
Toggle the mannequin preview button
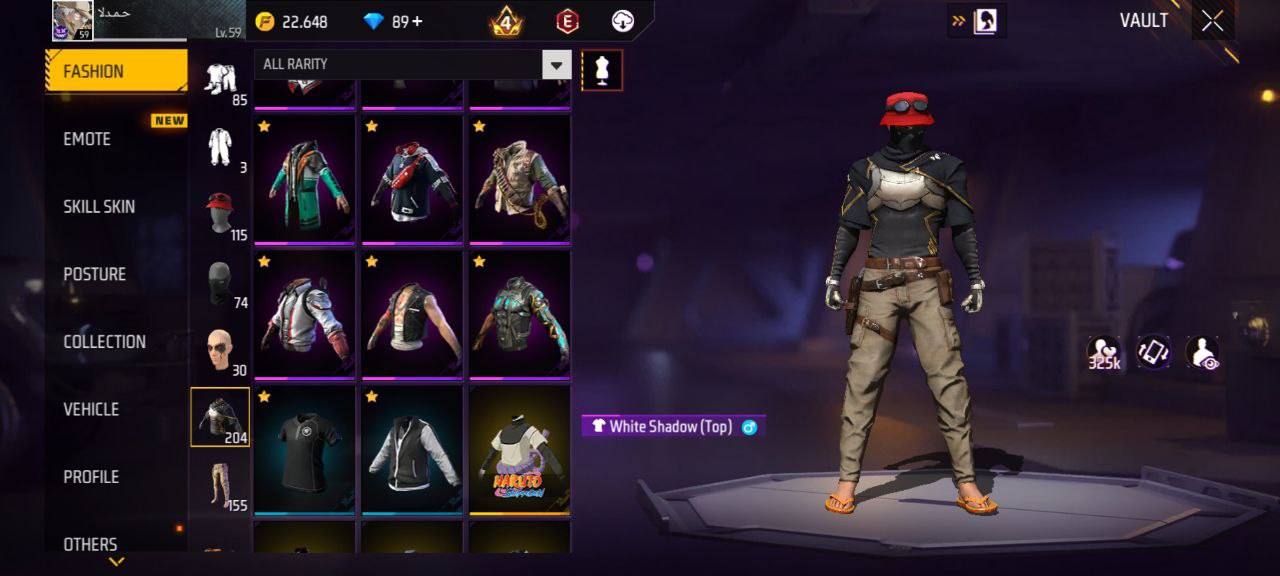pyautogui.click(x=602, y=70)
